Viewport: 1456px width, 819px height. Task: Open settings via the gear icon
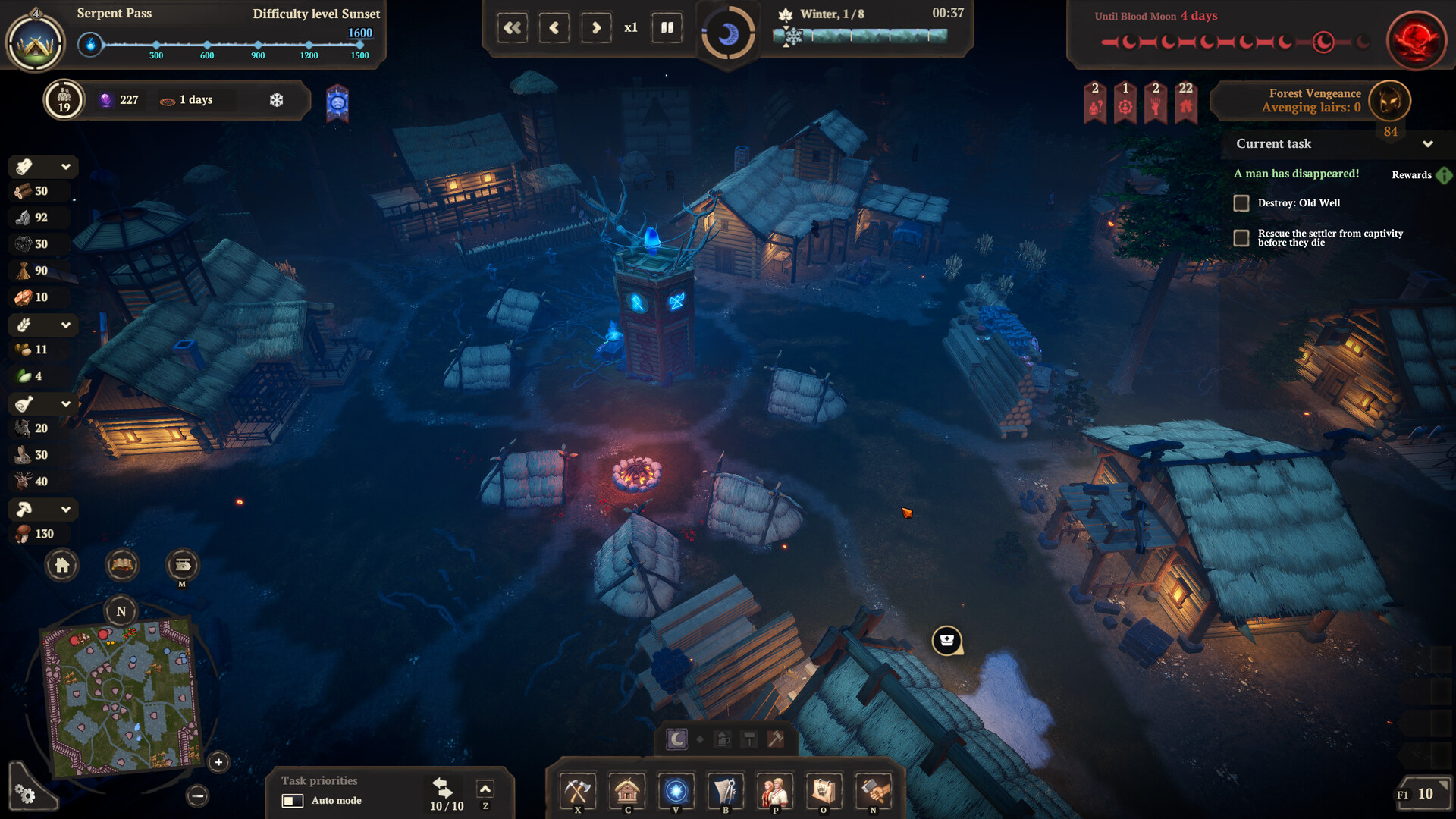click(x=25, y=794)
